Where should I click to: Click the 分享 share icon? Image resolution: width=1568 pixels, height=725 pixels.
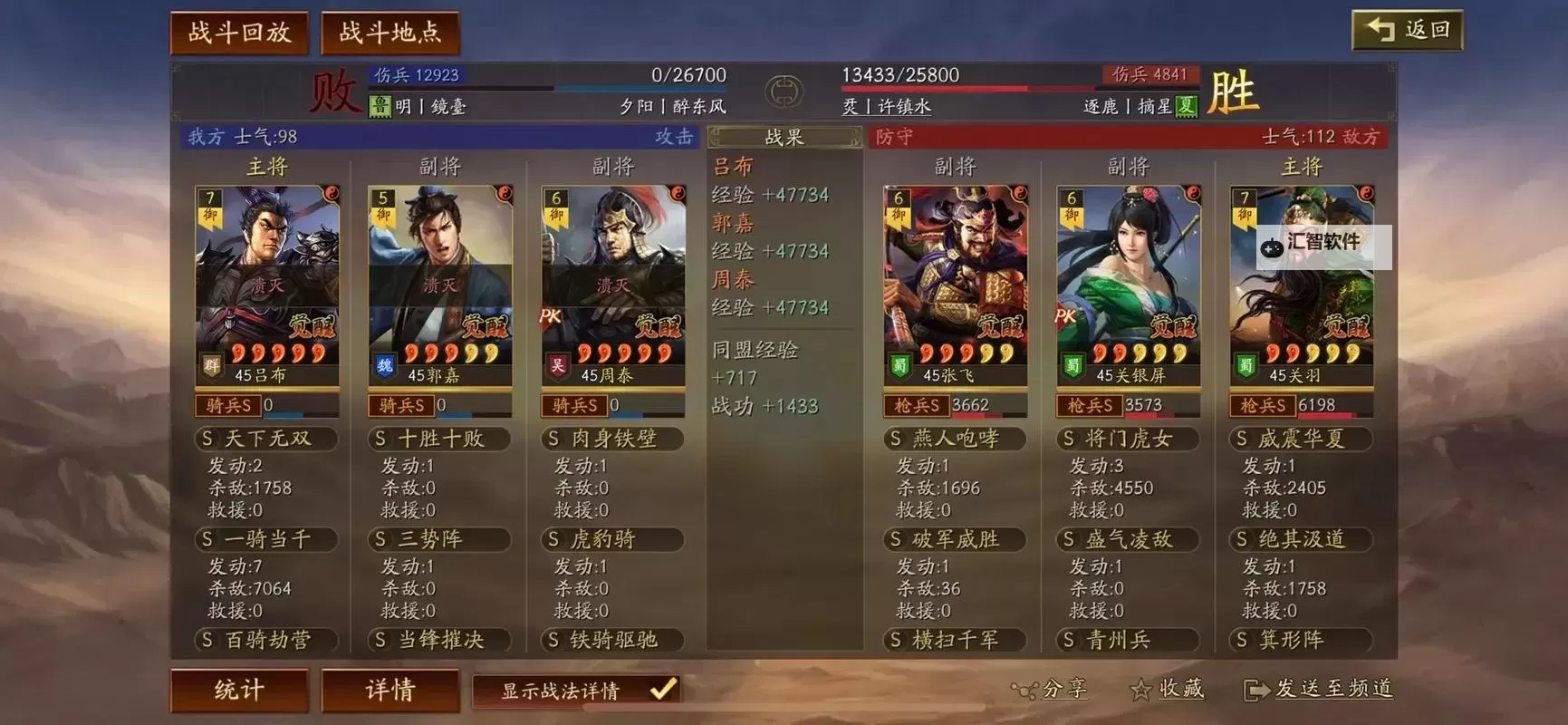click(1024, 691)
